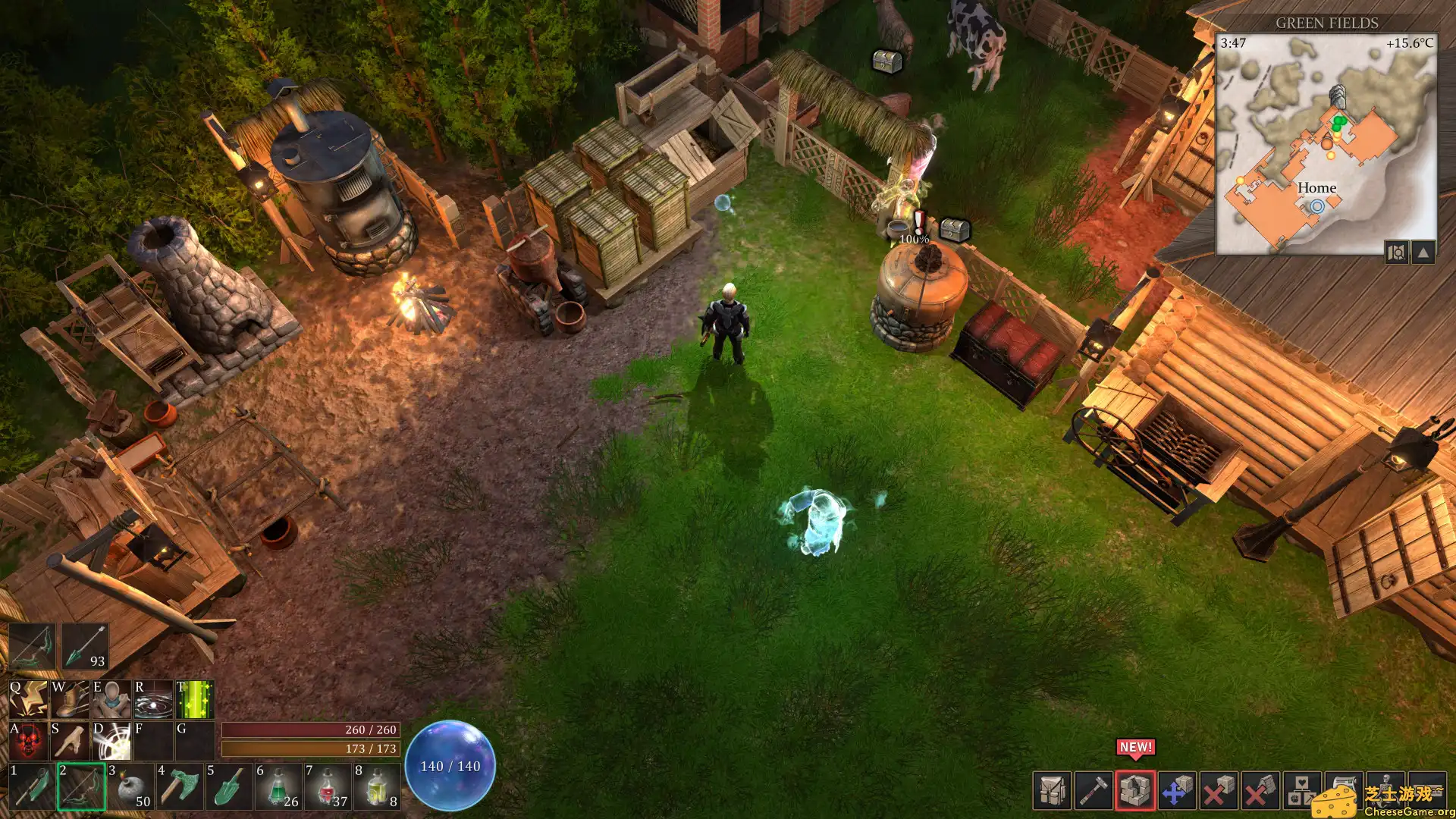Click the T green beam skill
Viewport: 1456px width, 819px height.
click(193, 699)
